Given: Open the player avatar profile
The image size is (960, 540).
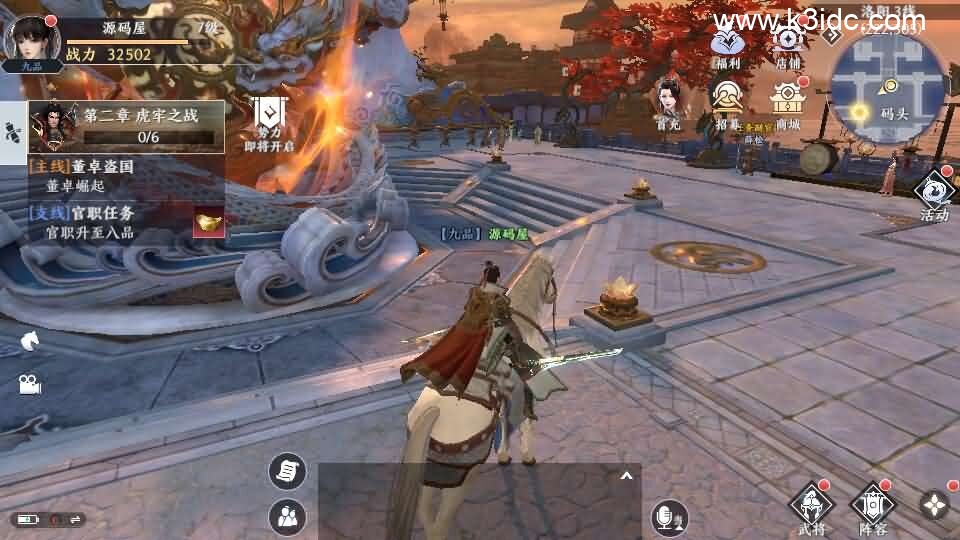Looking at the screenshot, I should 29,40.
